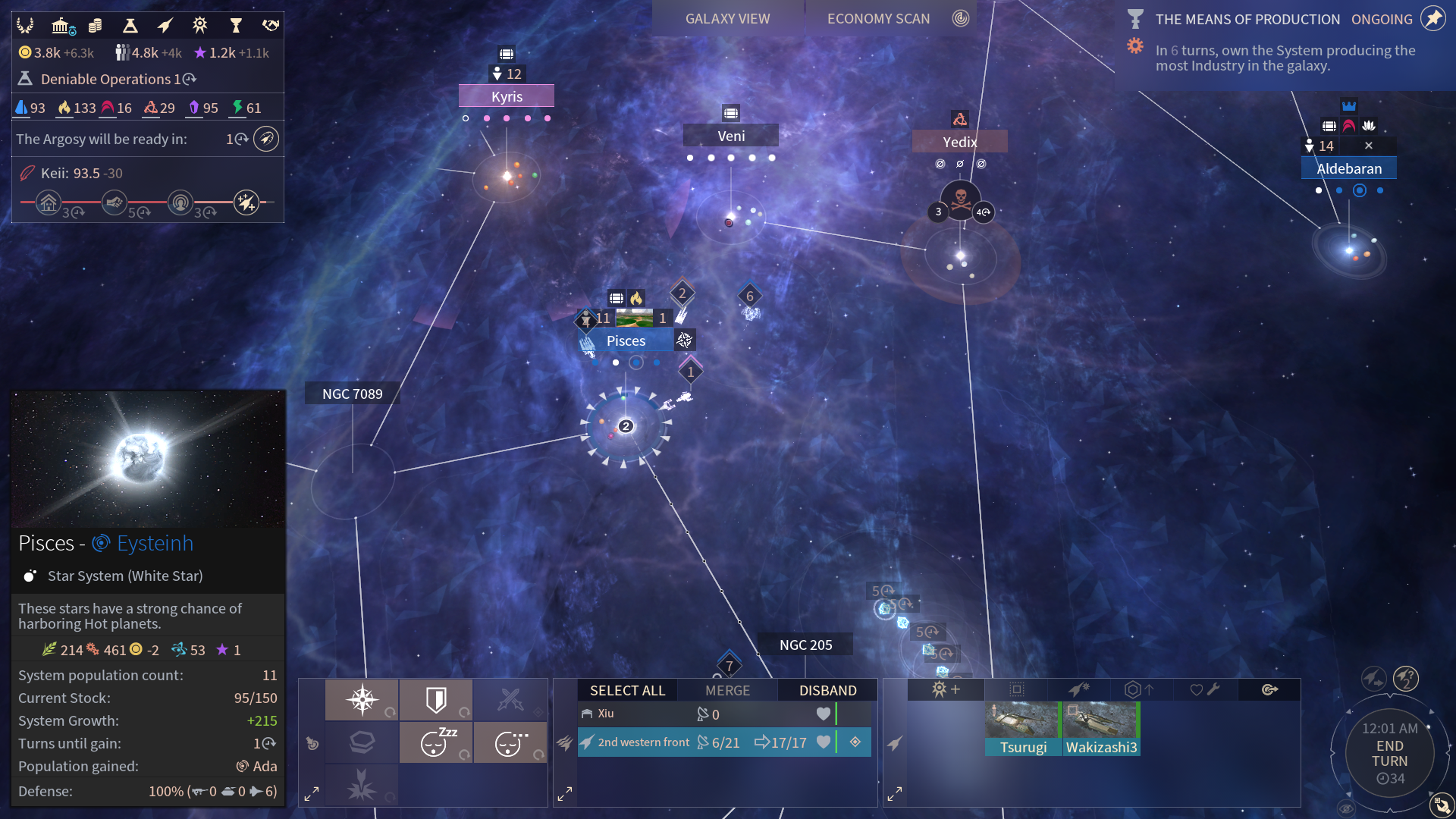
Task: Pin The Means of Production quest
Action: (x=1433, y=19)
